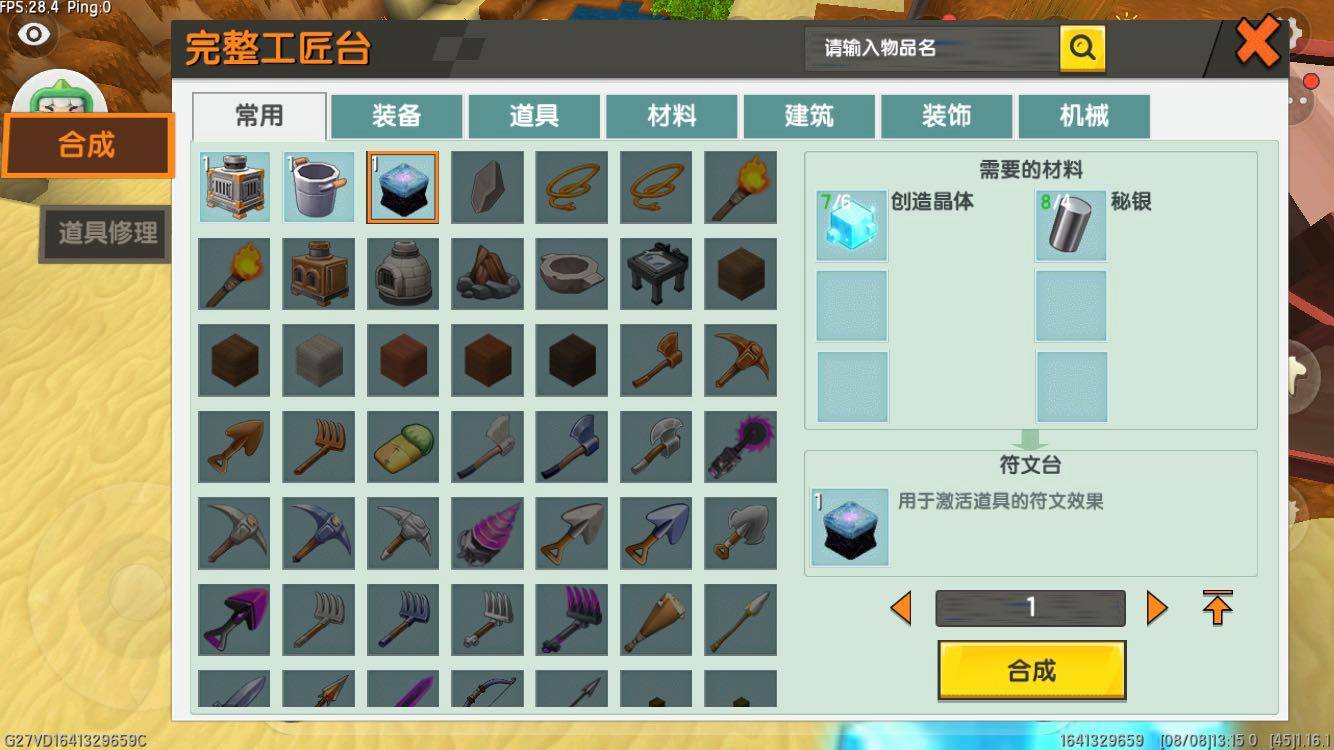
Task: Select the campfire recipe icon
Action: 487,273
